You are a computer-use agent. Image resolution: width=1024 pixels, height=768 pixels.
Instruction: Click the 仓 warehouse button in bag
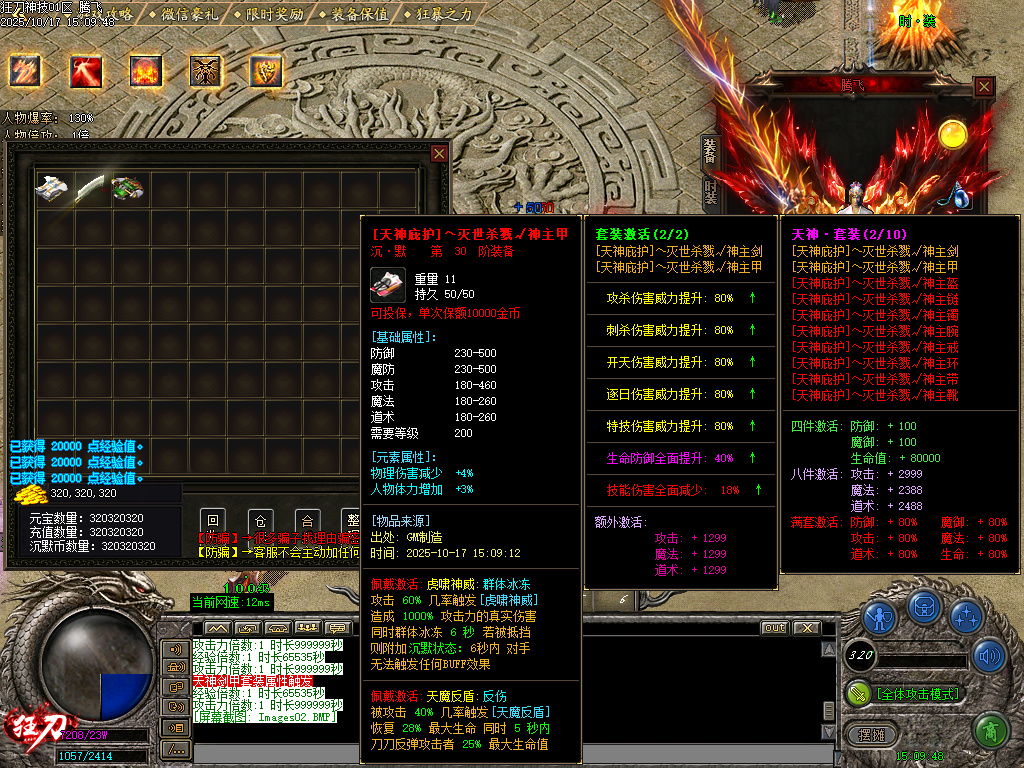click(x=261, y=521)
